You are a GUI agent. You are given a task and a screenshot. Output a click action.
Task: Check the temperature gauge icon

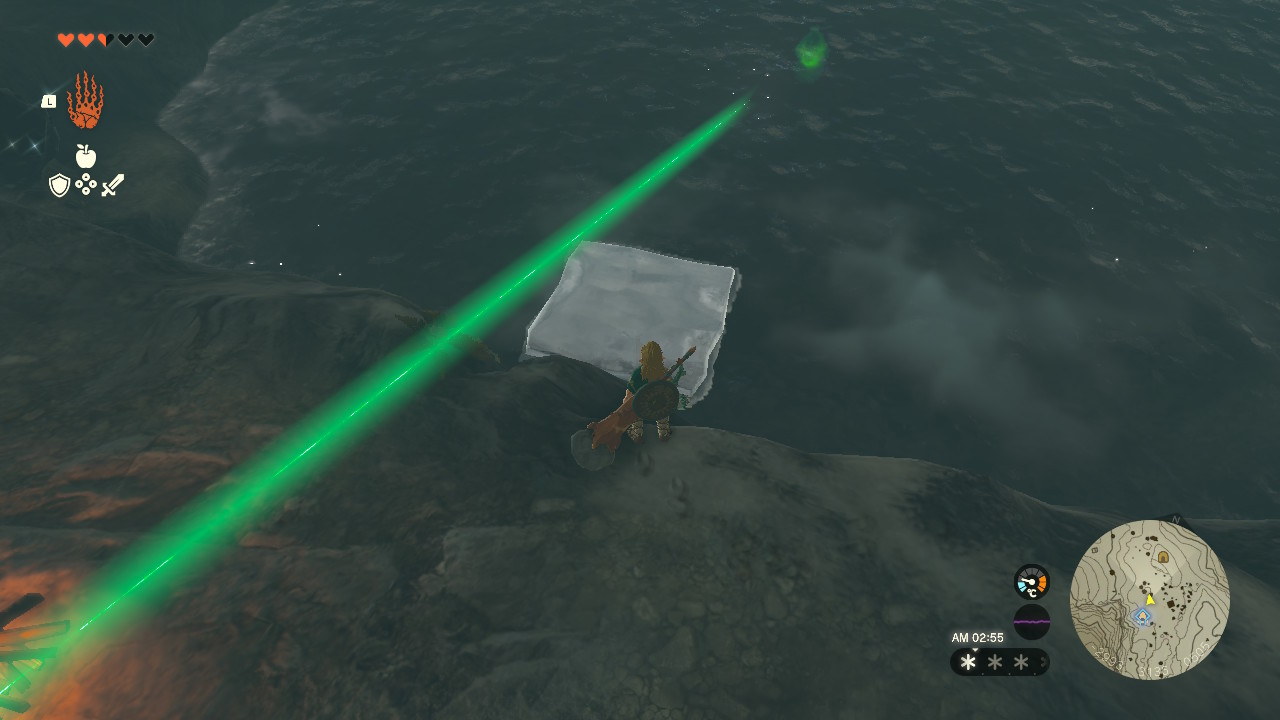(1031, 582)
